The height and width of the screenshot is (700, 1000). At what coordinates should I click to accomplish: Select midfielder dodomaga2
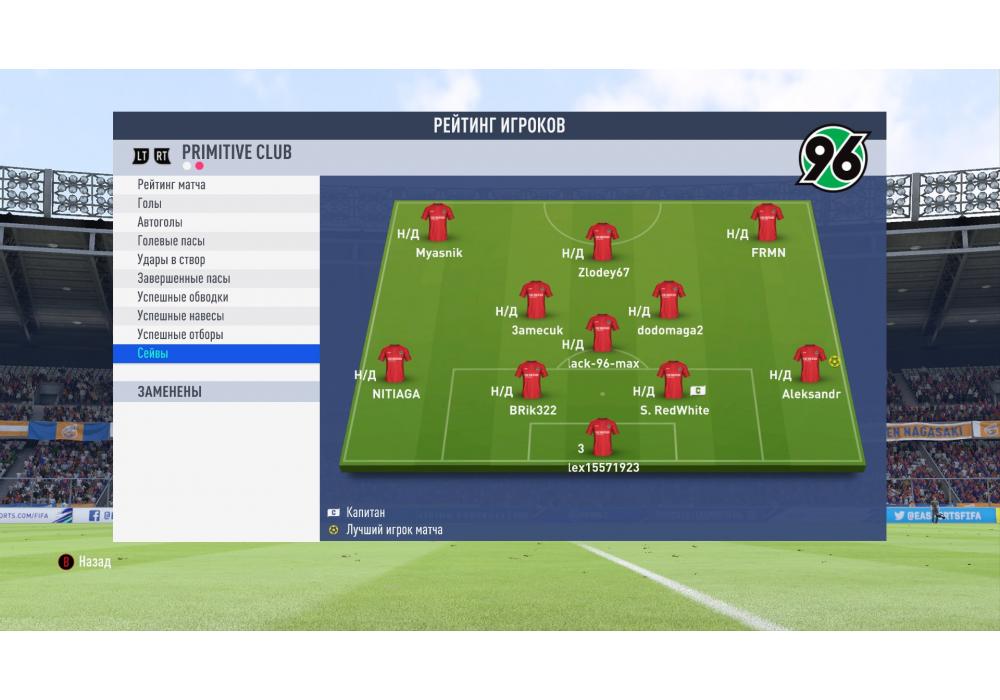[669, 301]
